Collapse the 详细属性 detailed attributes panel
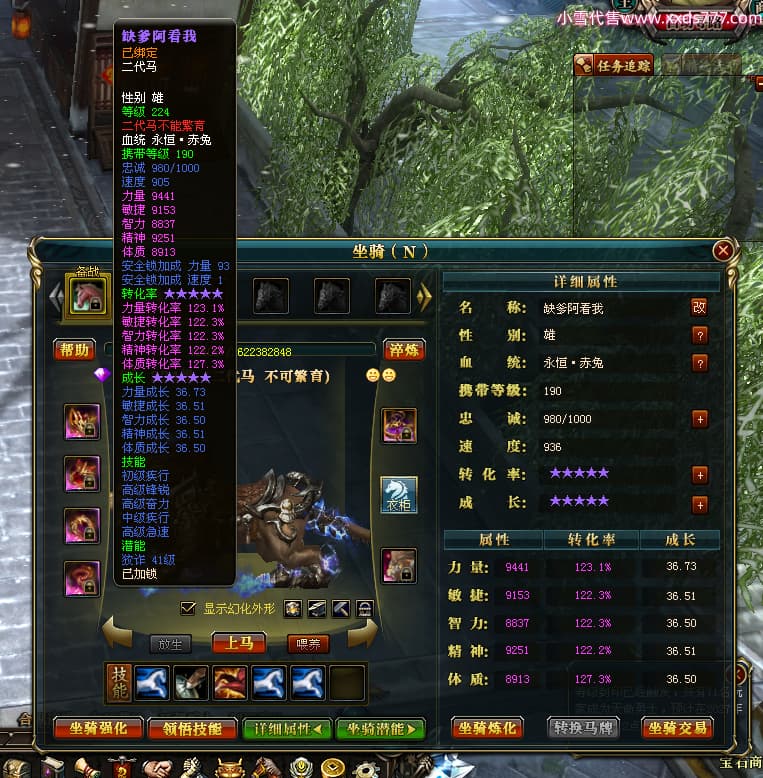 tap(285, 728)
